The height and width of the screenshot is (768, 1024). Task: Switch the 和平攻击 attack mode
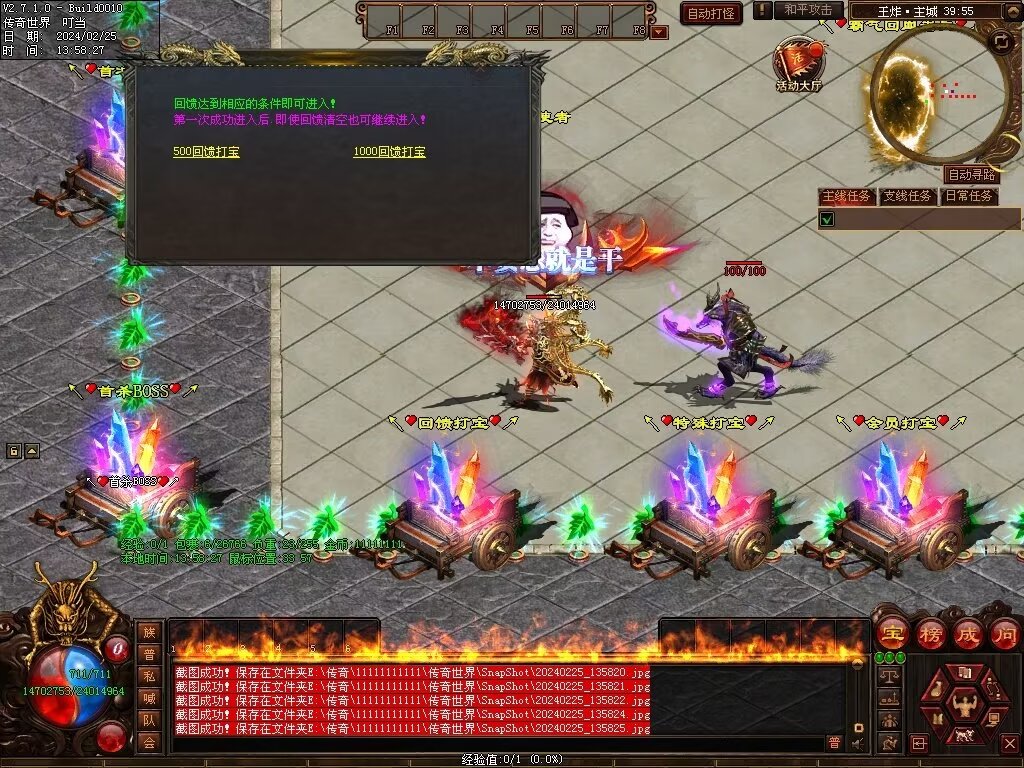[x=808, y=10]
